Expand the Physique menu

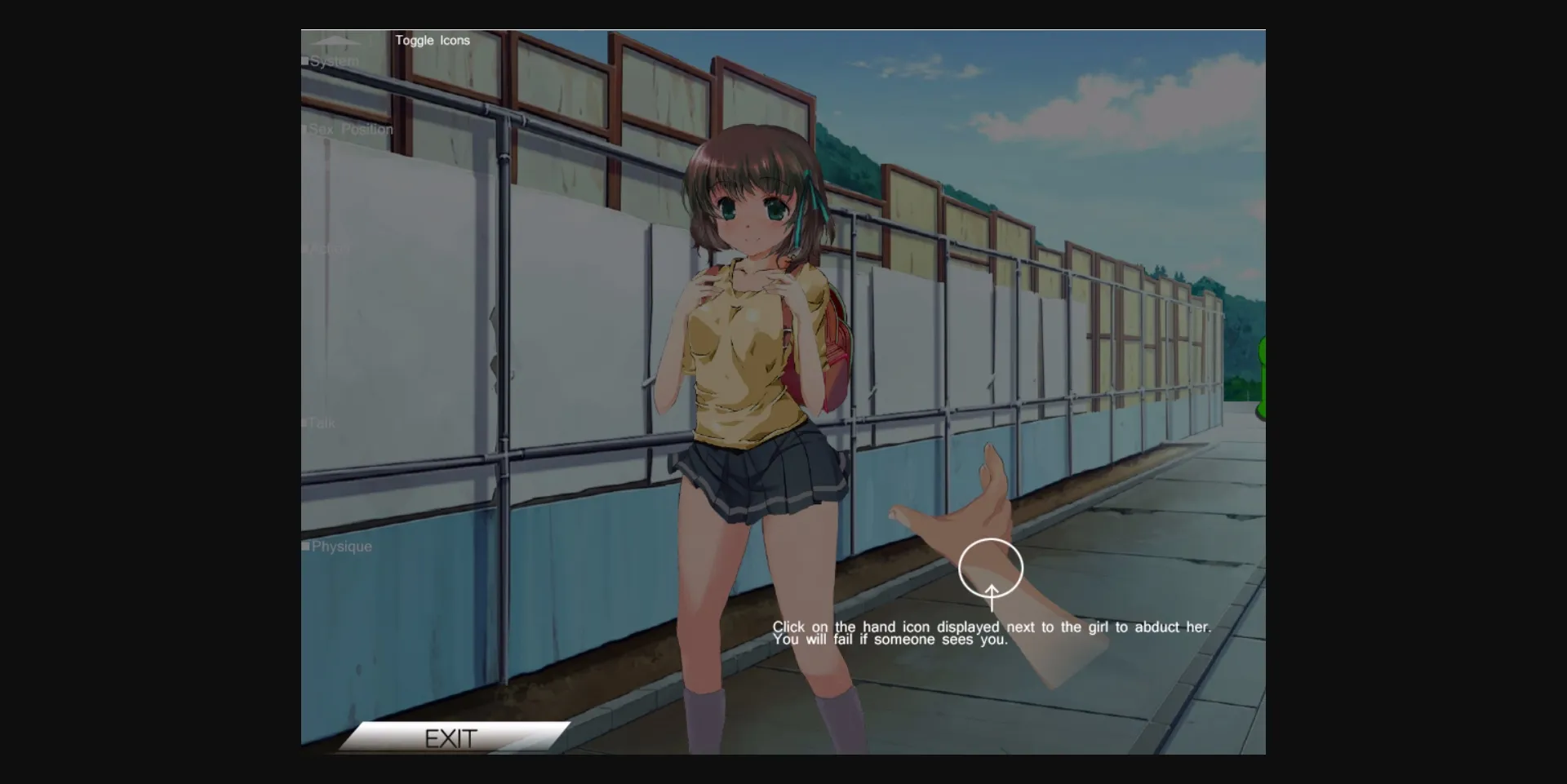click(341, 545)
